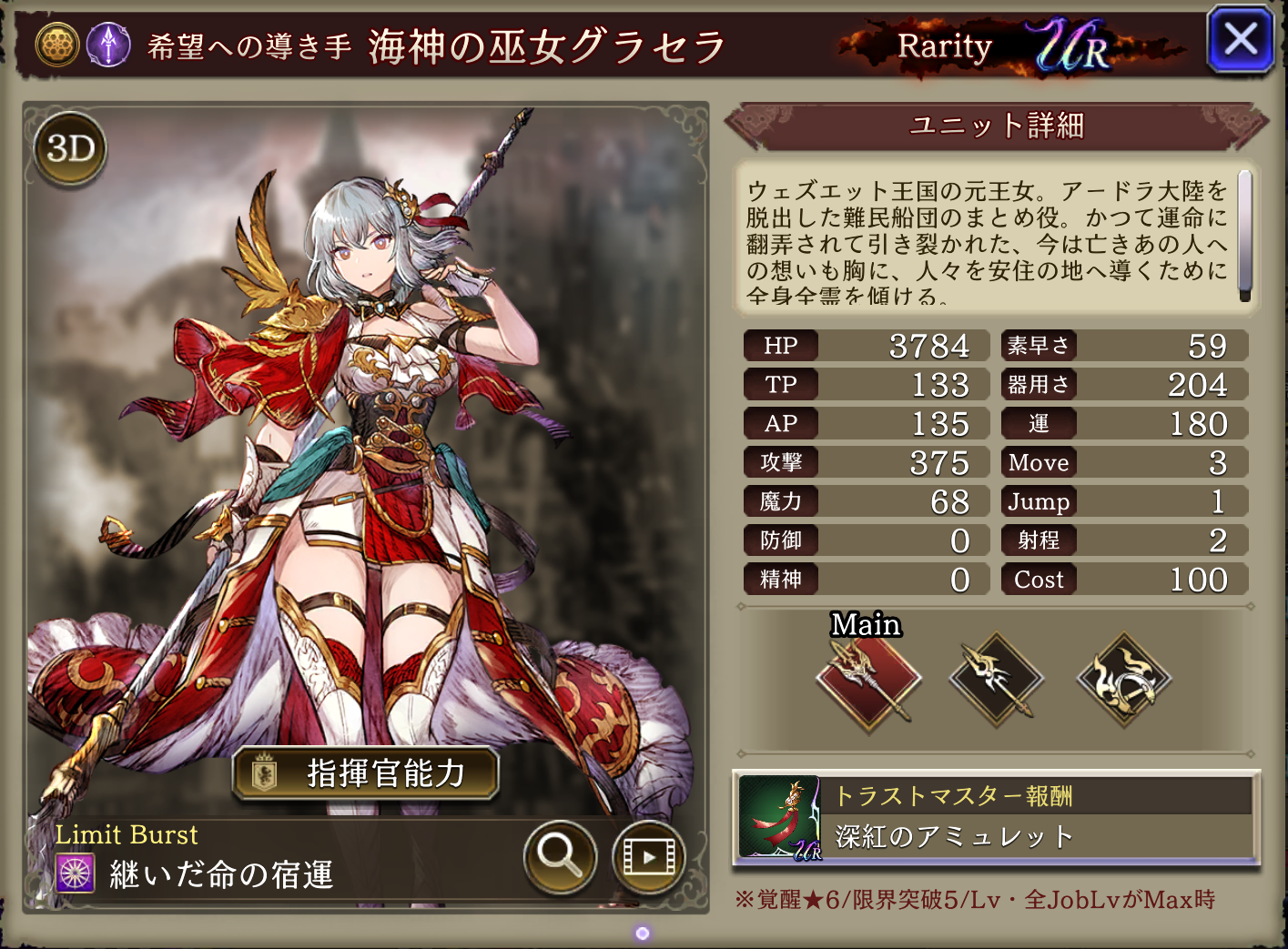1288x949 pixels.
Task: Select the Main job spear icon
Action: click(x=868, y=680)
